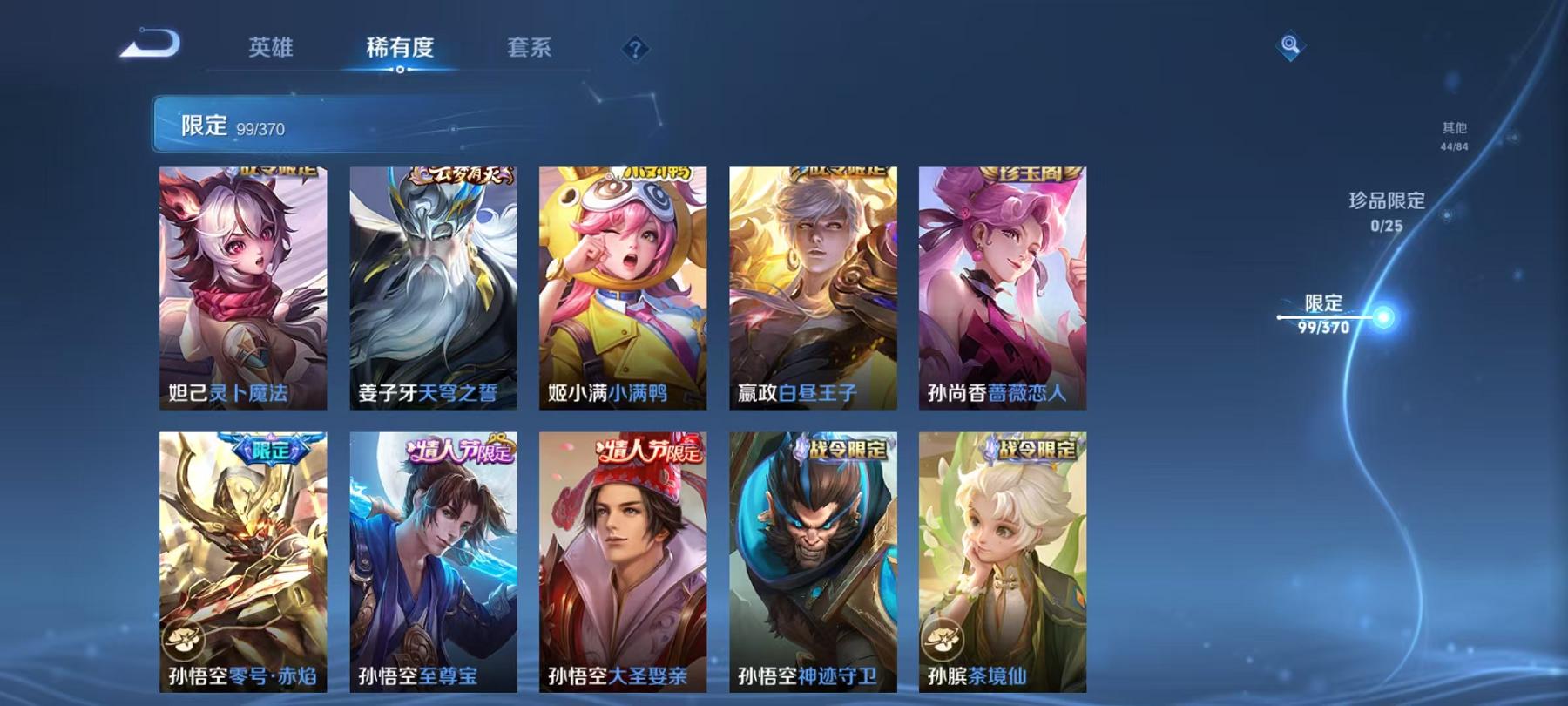Switch to the 英雄 tab

point(270,50)
